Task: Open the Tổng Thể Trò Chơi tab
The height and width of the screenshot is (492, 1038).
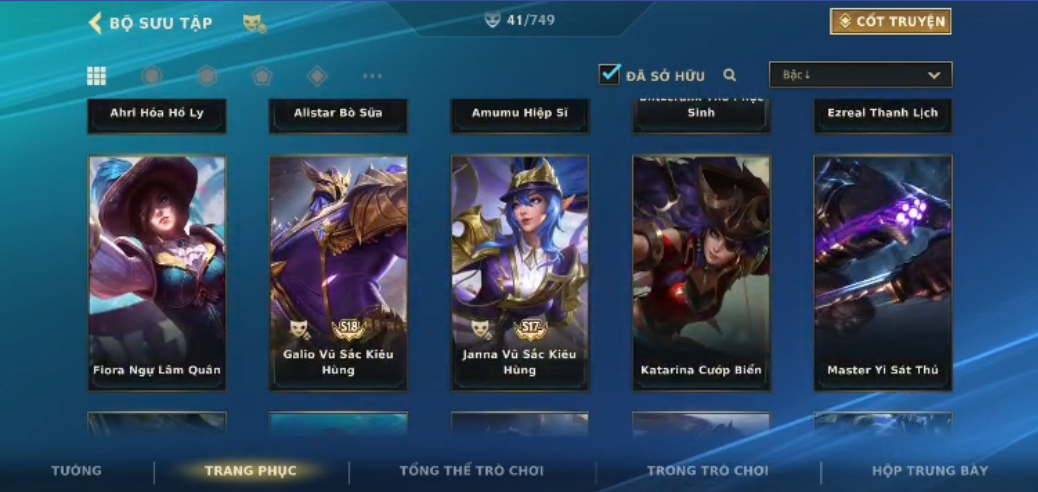Action: (471, 471)
